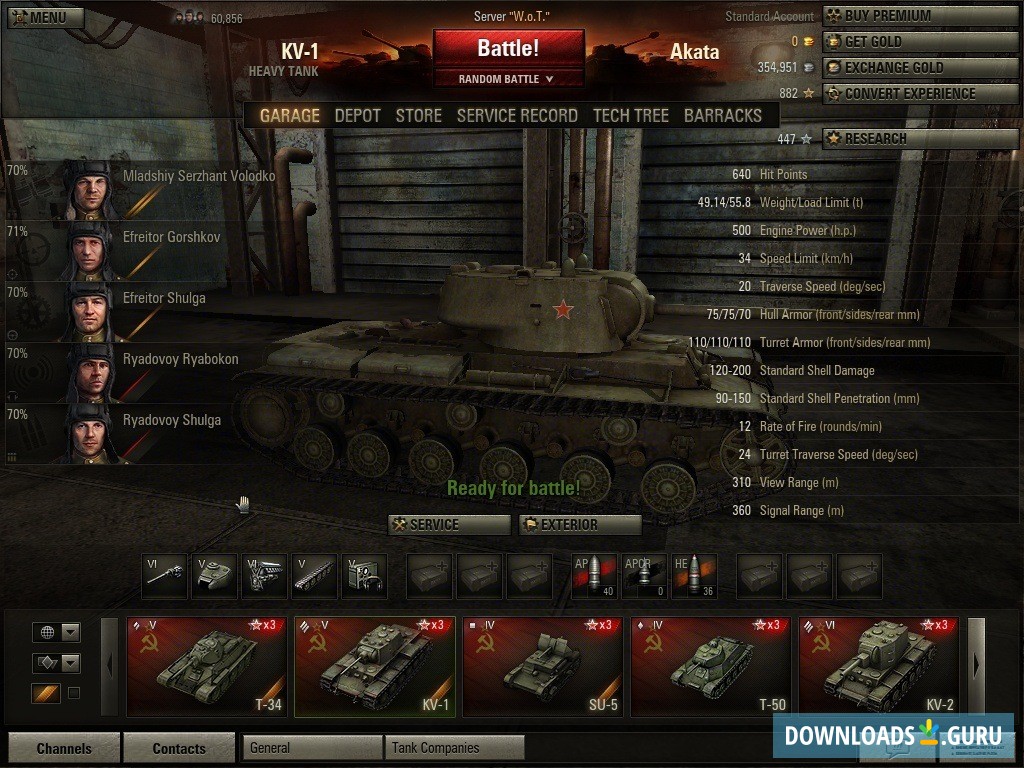
Task: Switch to the Depot tab
Action: 357,115
